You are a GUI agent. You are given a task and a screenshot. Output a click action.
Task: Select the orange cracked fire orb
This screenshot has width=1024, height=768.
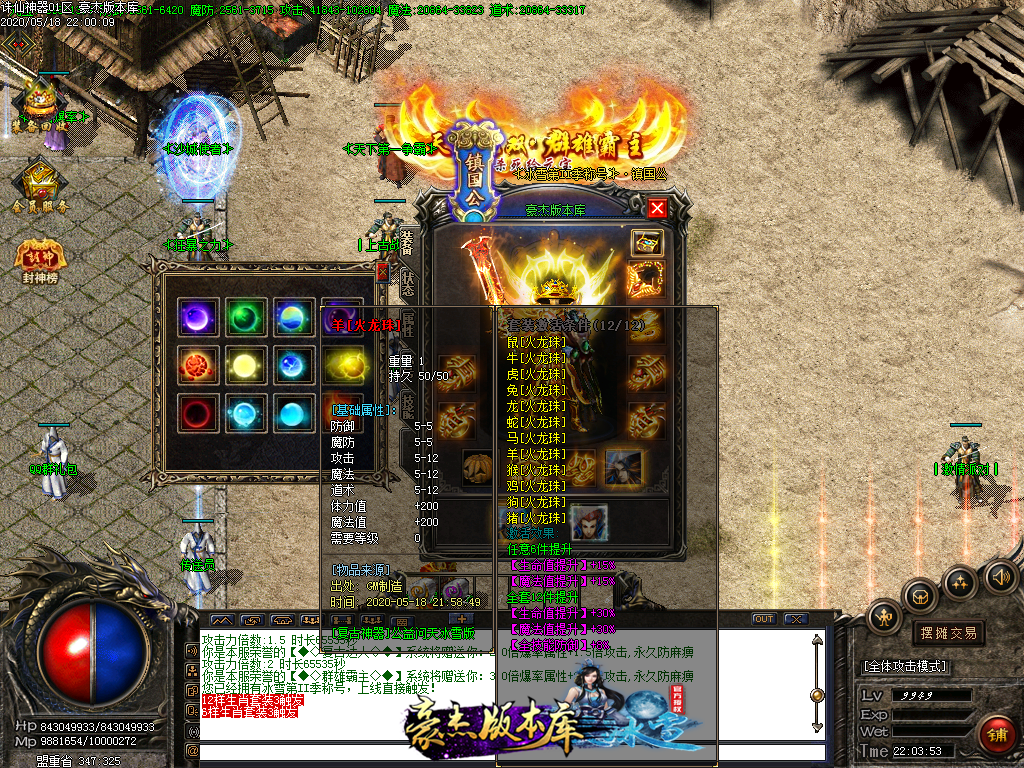192,364
